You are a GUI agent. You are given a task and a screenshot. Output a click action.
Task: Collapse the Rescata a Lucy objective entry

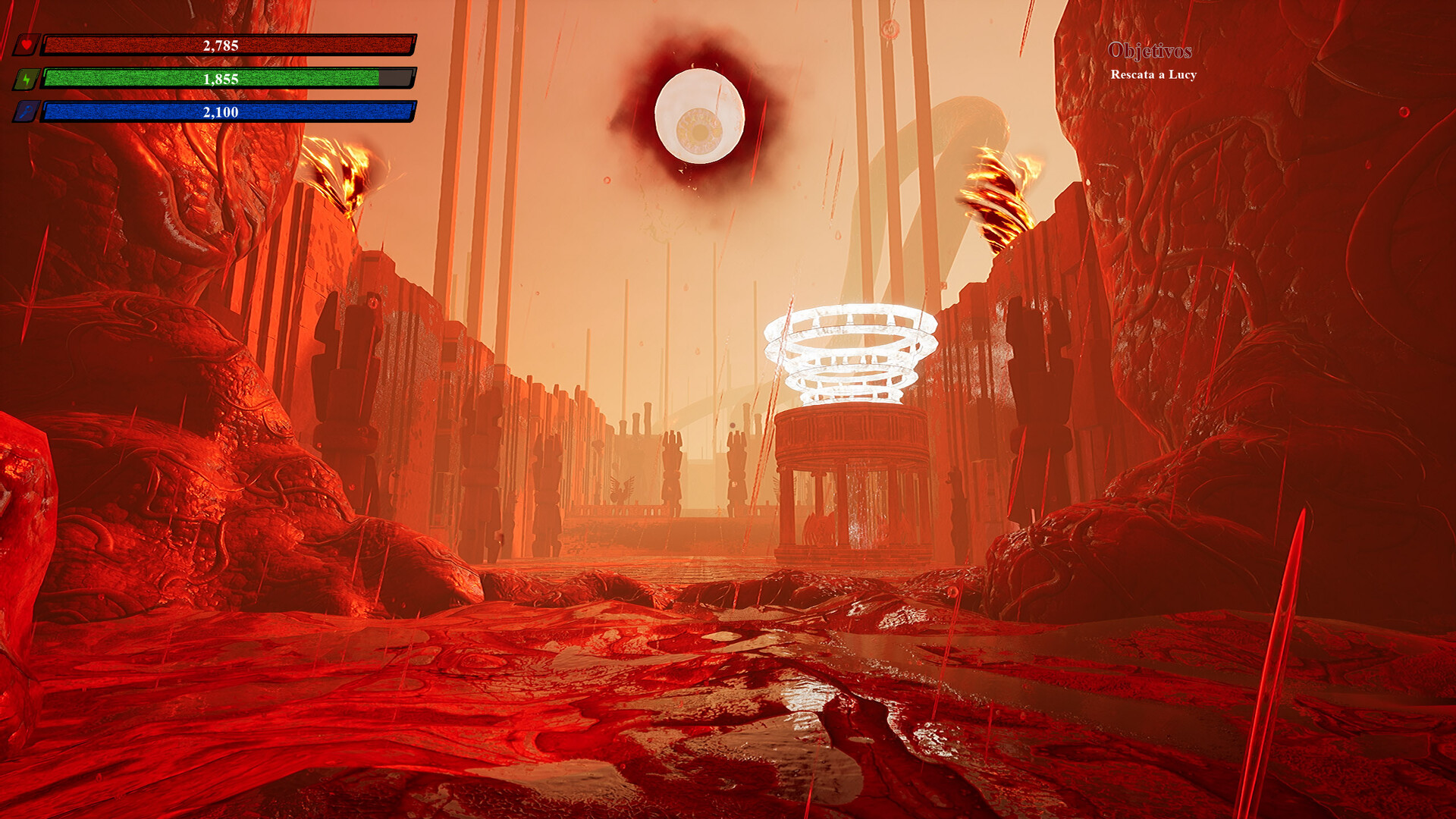(1153, 76)
